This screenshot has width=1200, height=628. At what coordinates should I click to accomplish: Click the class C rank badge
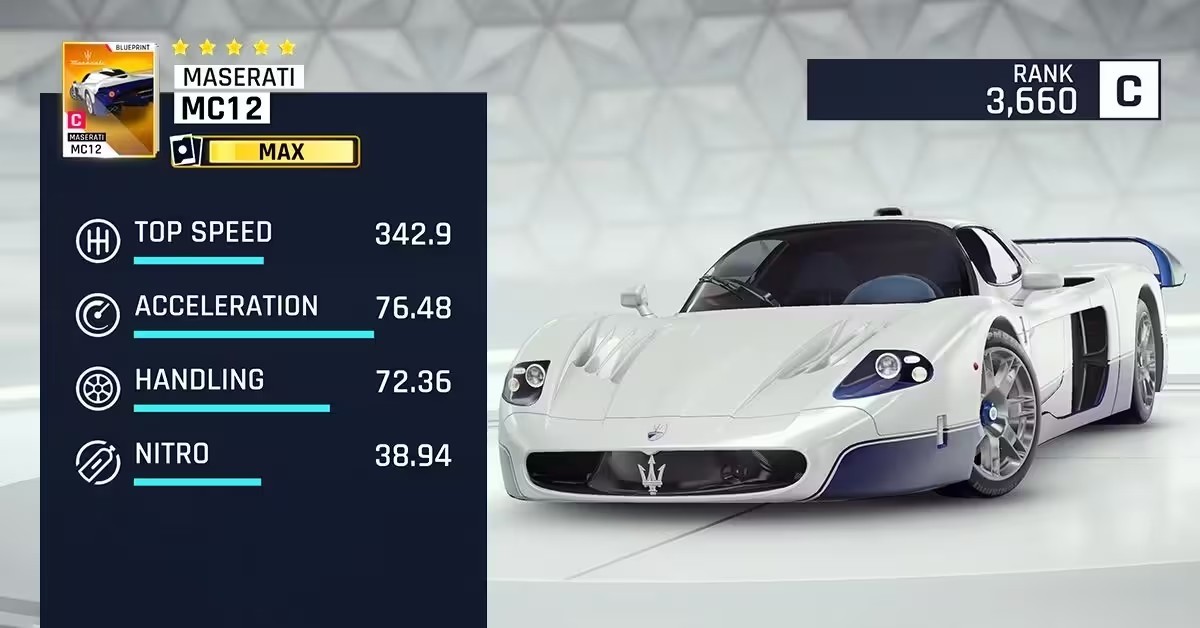click(1129, 90)
